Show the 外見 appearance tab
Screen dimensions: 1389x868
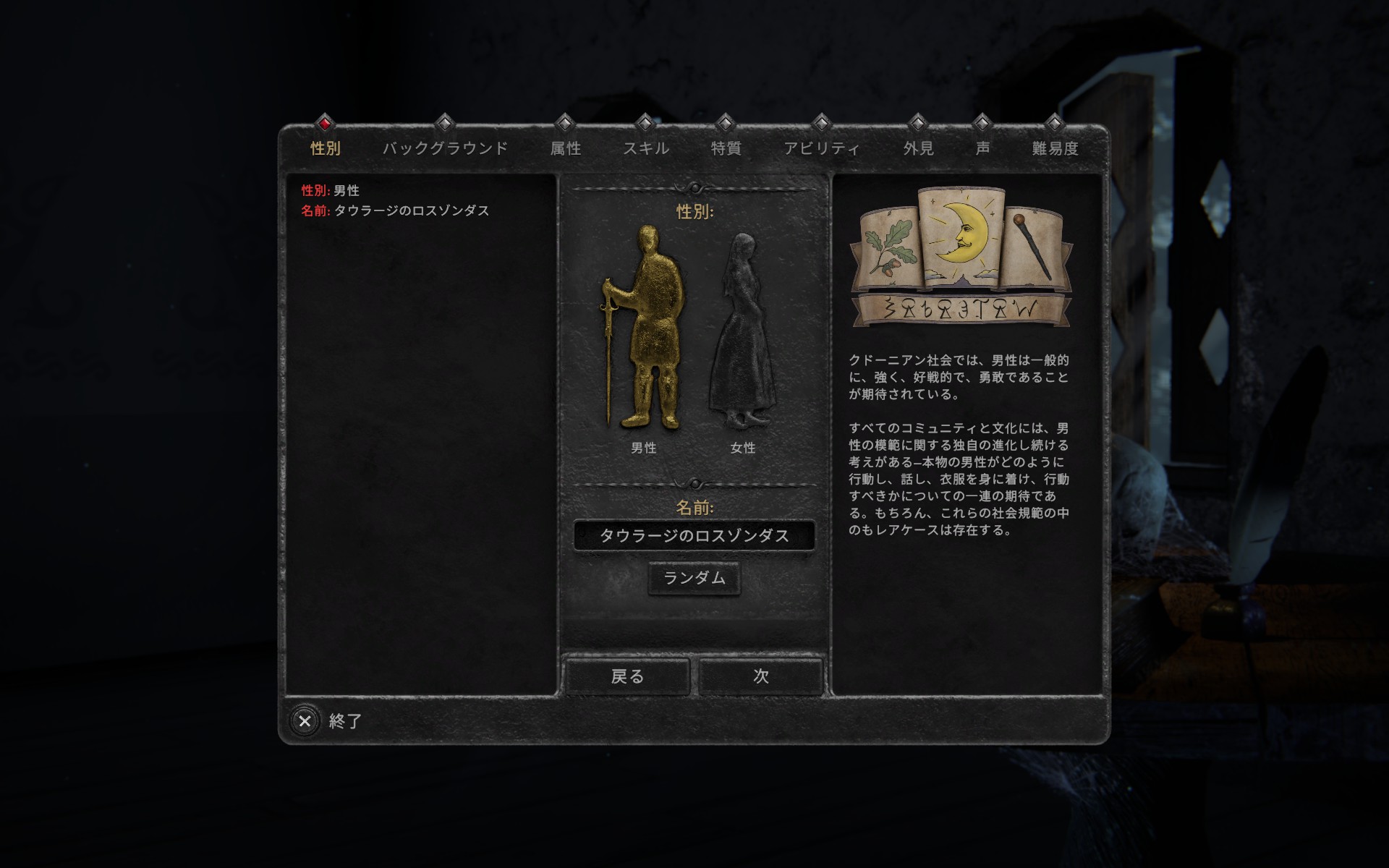[x=917, y=148]
